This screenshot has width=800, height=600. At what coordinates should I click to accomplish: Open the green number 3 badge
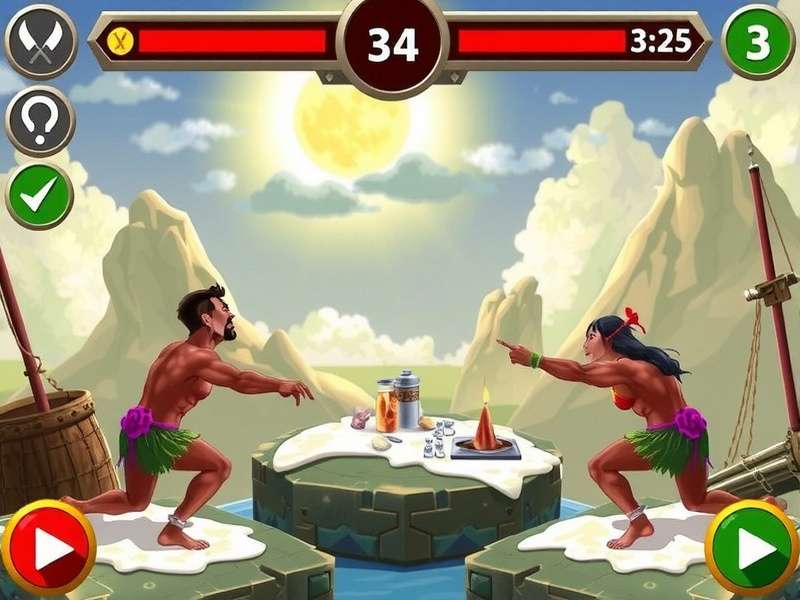758,42
